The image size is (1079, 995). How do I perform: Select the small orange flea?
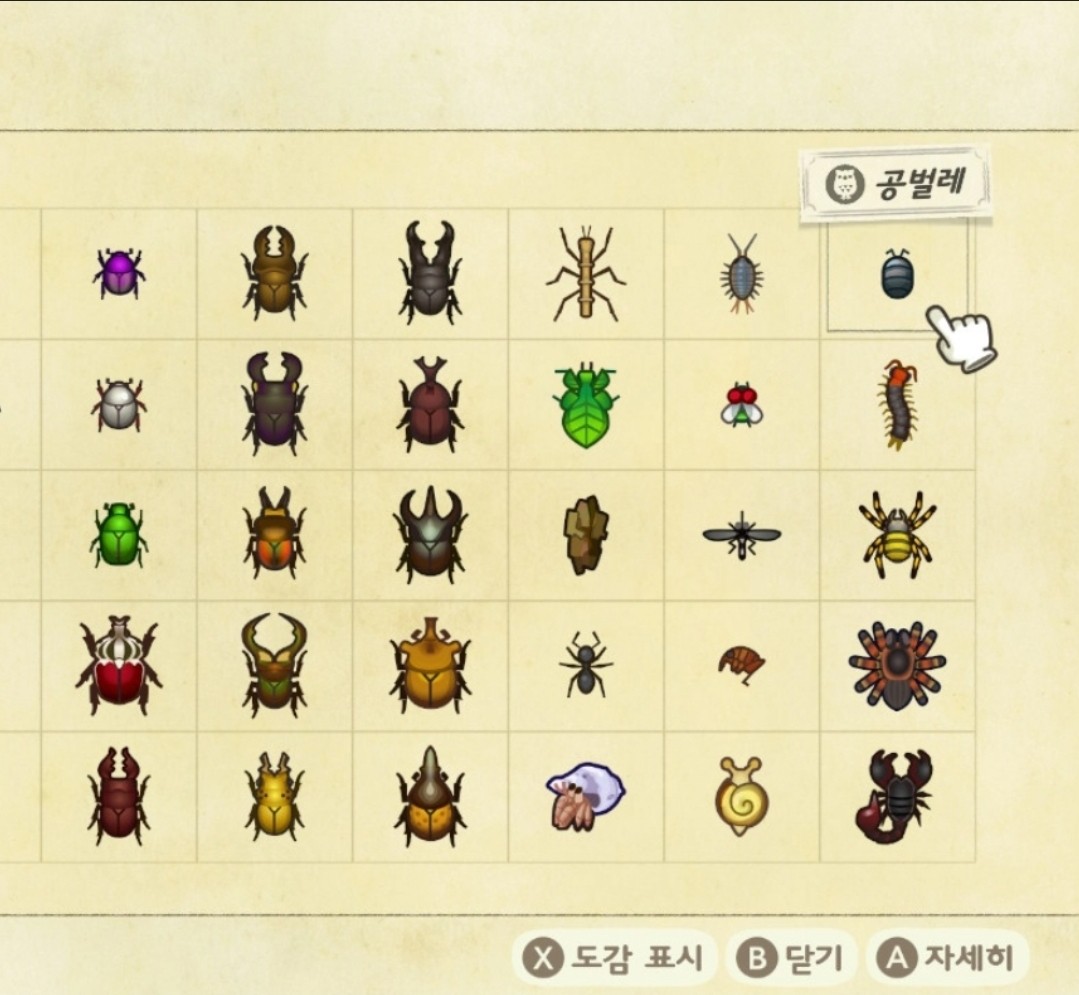click(x=741, y=662)
